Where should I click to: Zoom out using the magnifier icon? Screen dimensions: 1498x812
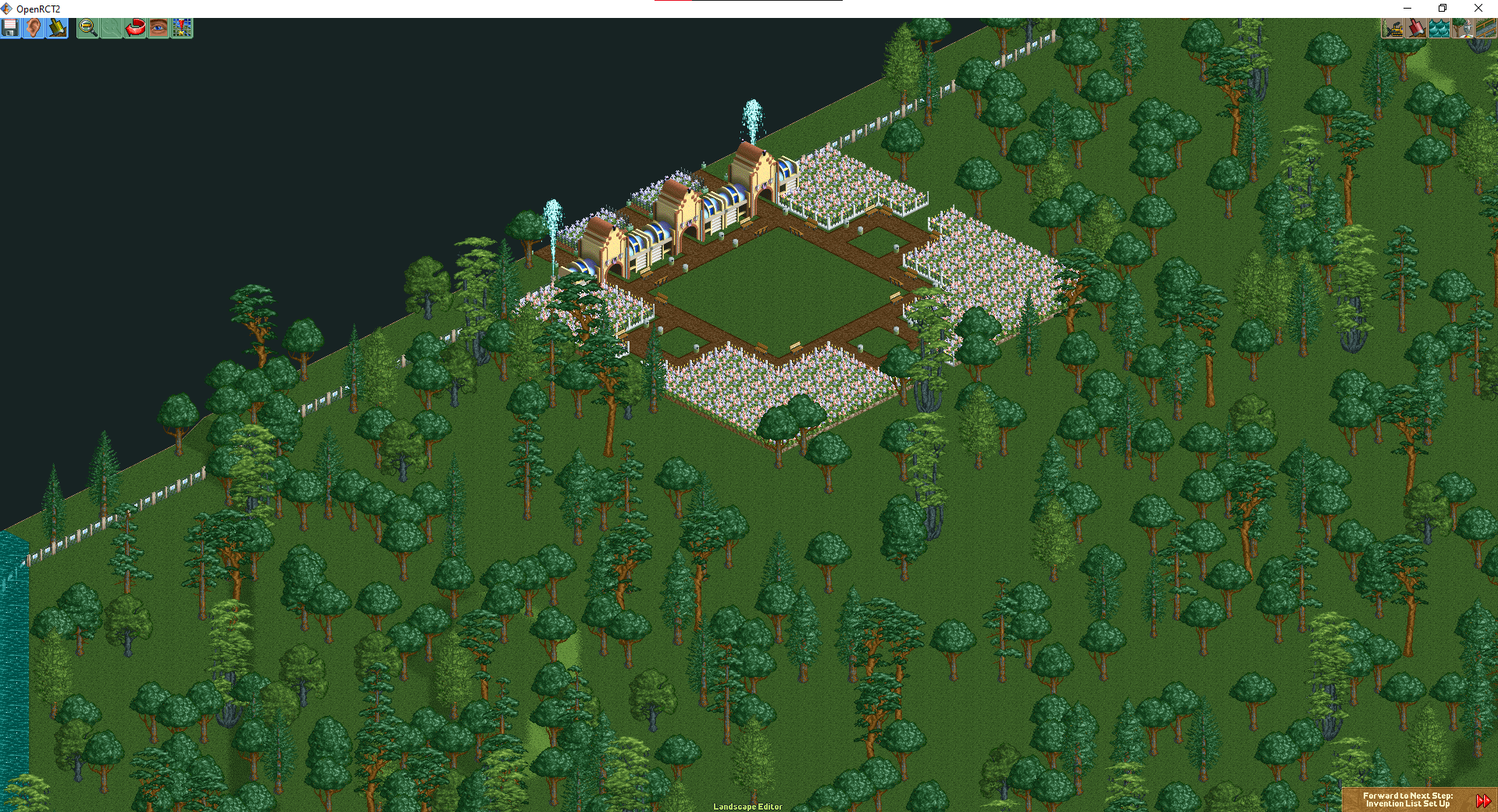pos(87,28)
